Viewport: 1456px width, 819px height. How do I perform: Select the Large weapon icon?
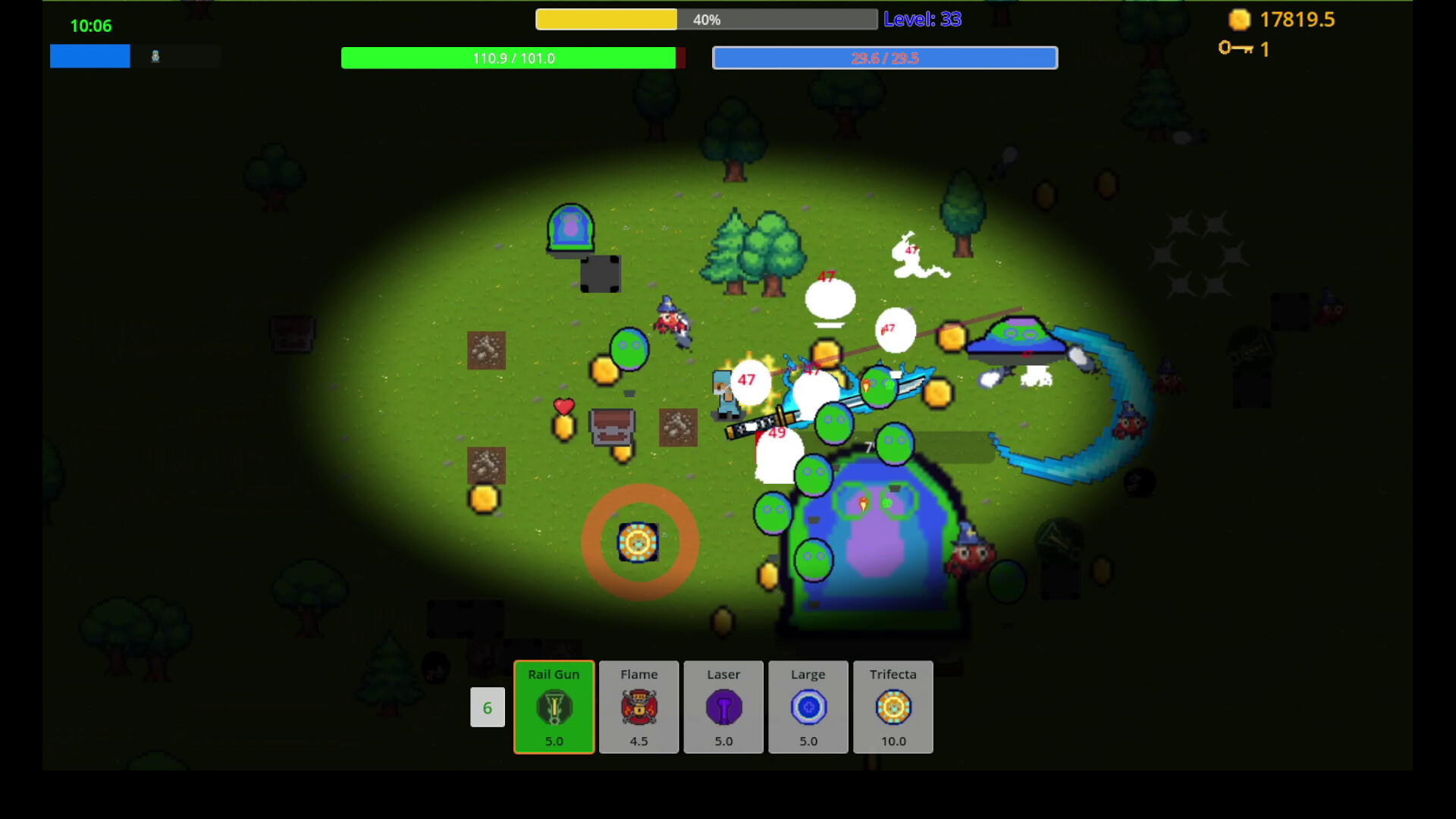(x=808, y=707)
